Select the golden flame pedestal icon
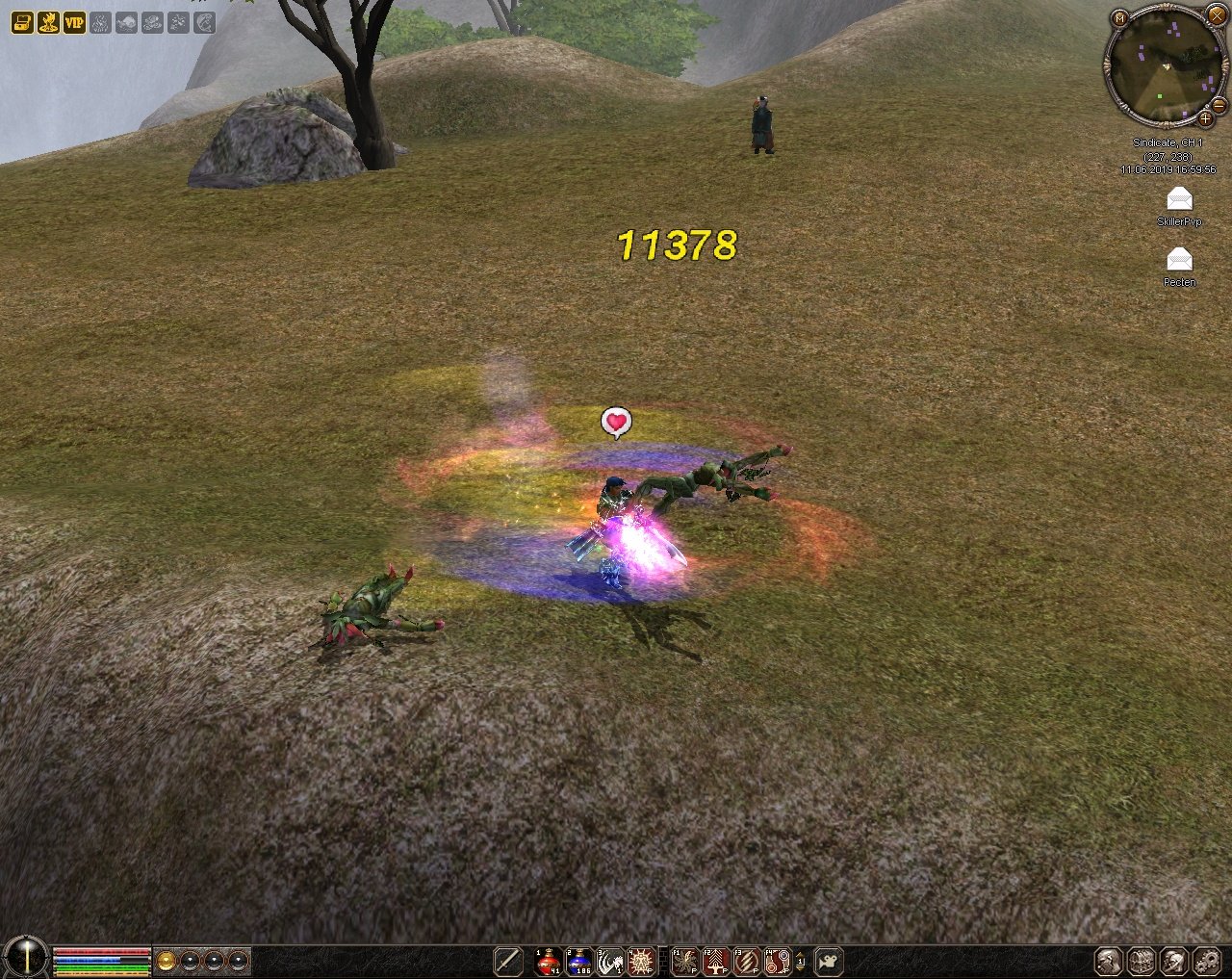1232x979 pixels. [47, 21]
